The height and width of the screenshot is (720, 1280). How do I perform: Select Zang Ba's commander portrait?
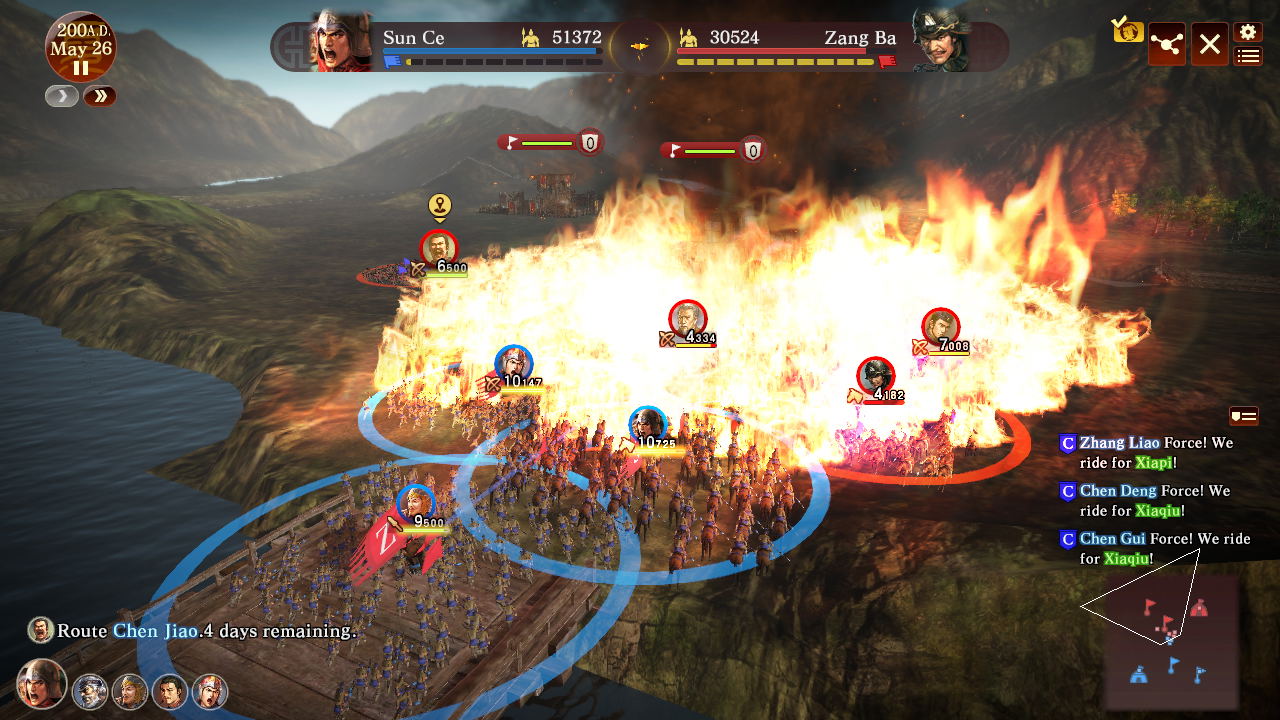click(940, 42)
